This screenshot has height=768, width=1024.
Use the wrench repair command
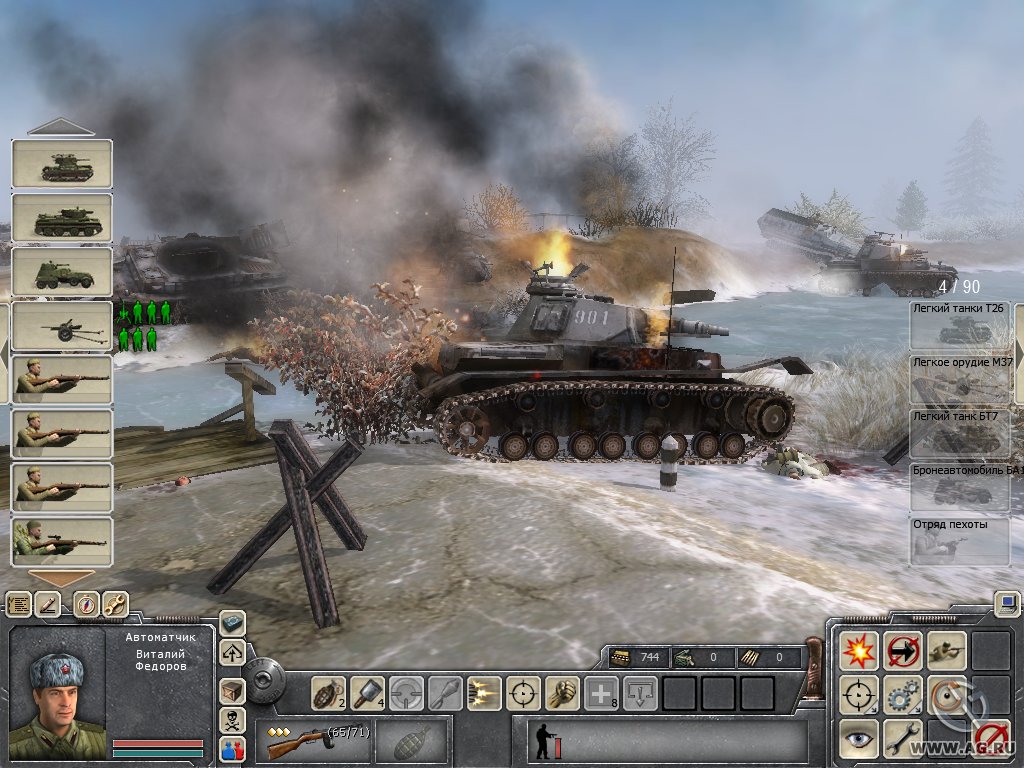pyautogui.click(x=902, y=738)
